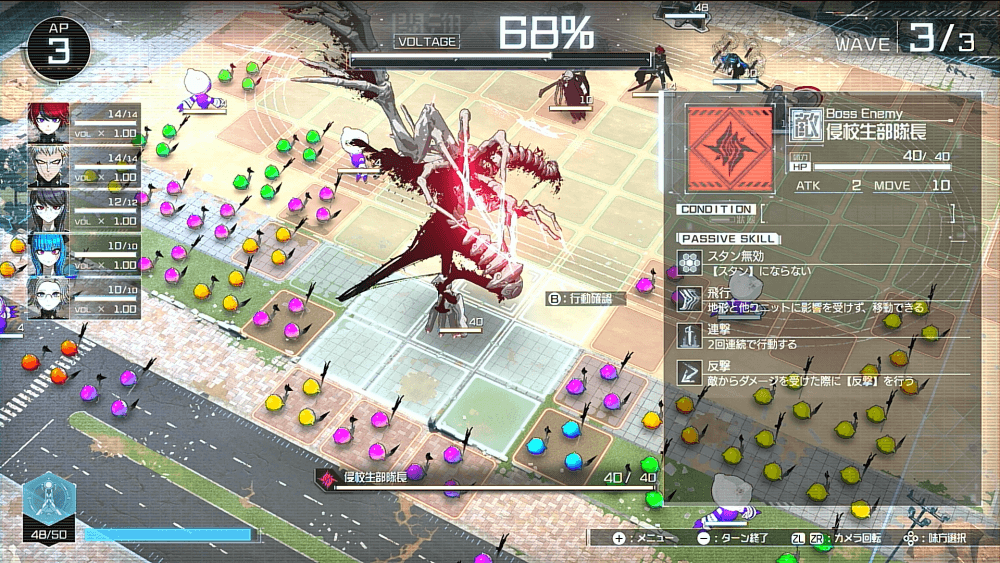Viewport: 1000px width, 563px height.
Task: Select the 連撃 passive skill icon
Action: (689, 335)
